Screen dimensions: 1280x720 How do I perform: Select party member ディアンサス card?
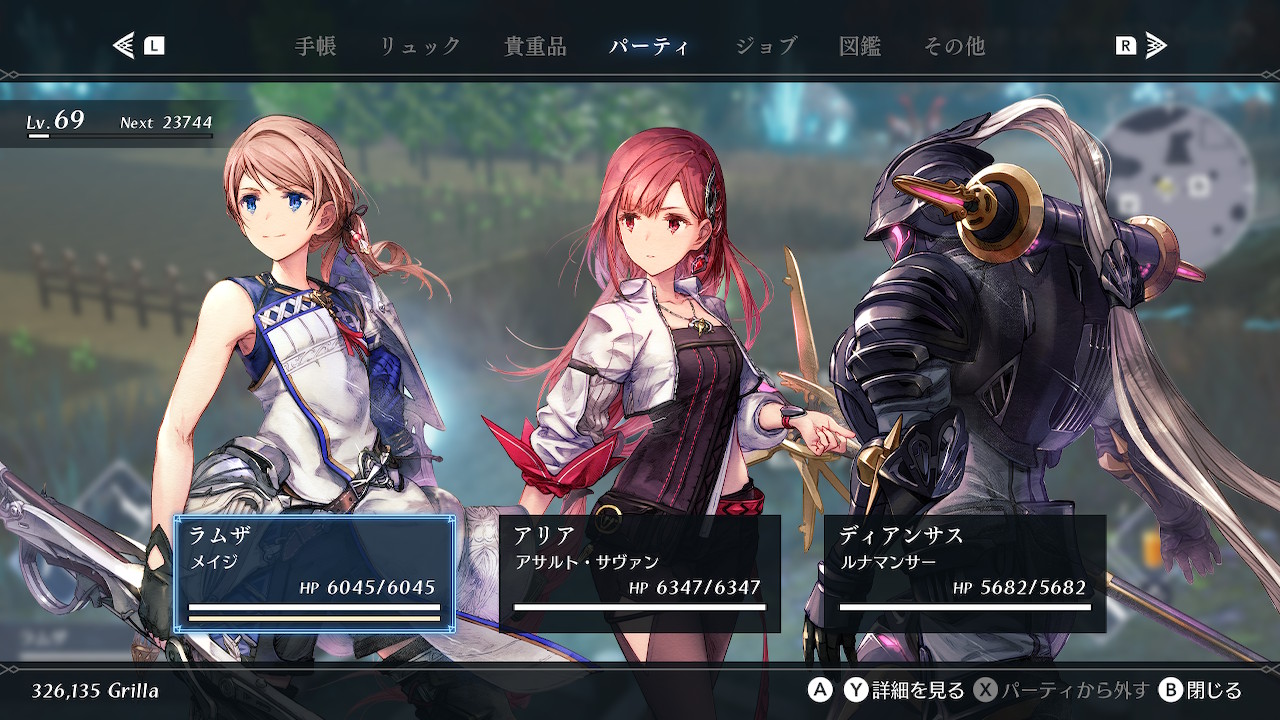965,574
